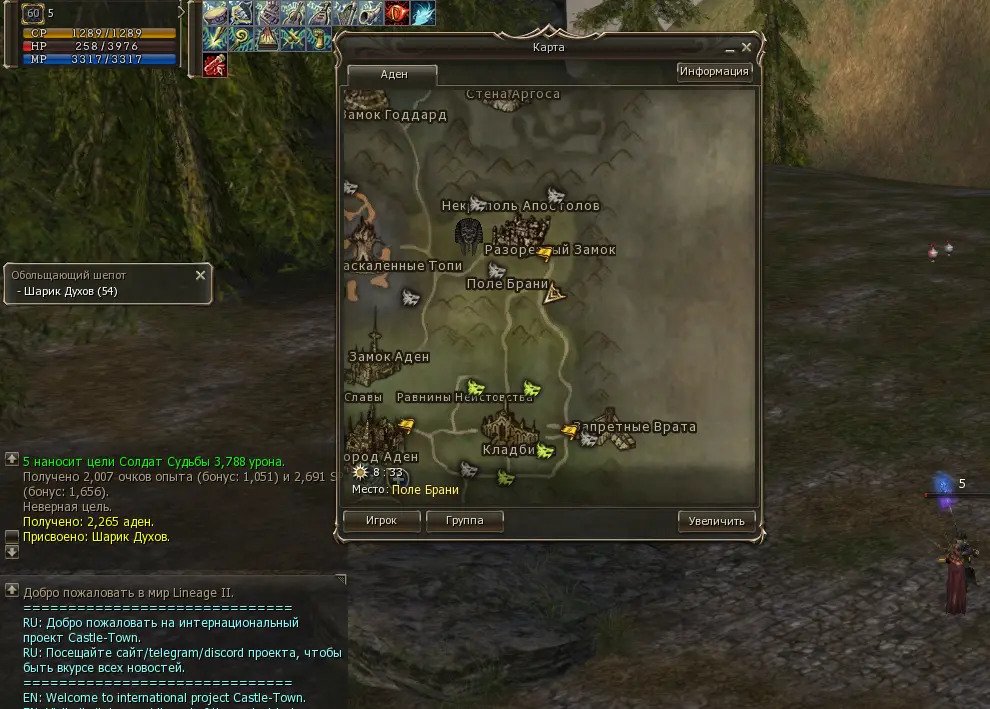Click the Игрок button under the map
The height and width of the screenshot is (709, 990).
pyautogui.click(x=381, y=521)
